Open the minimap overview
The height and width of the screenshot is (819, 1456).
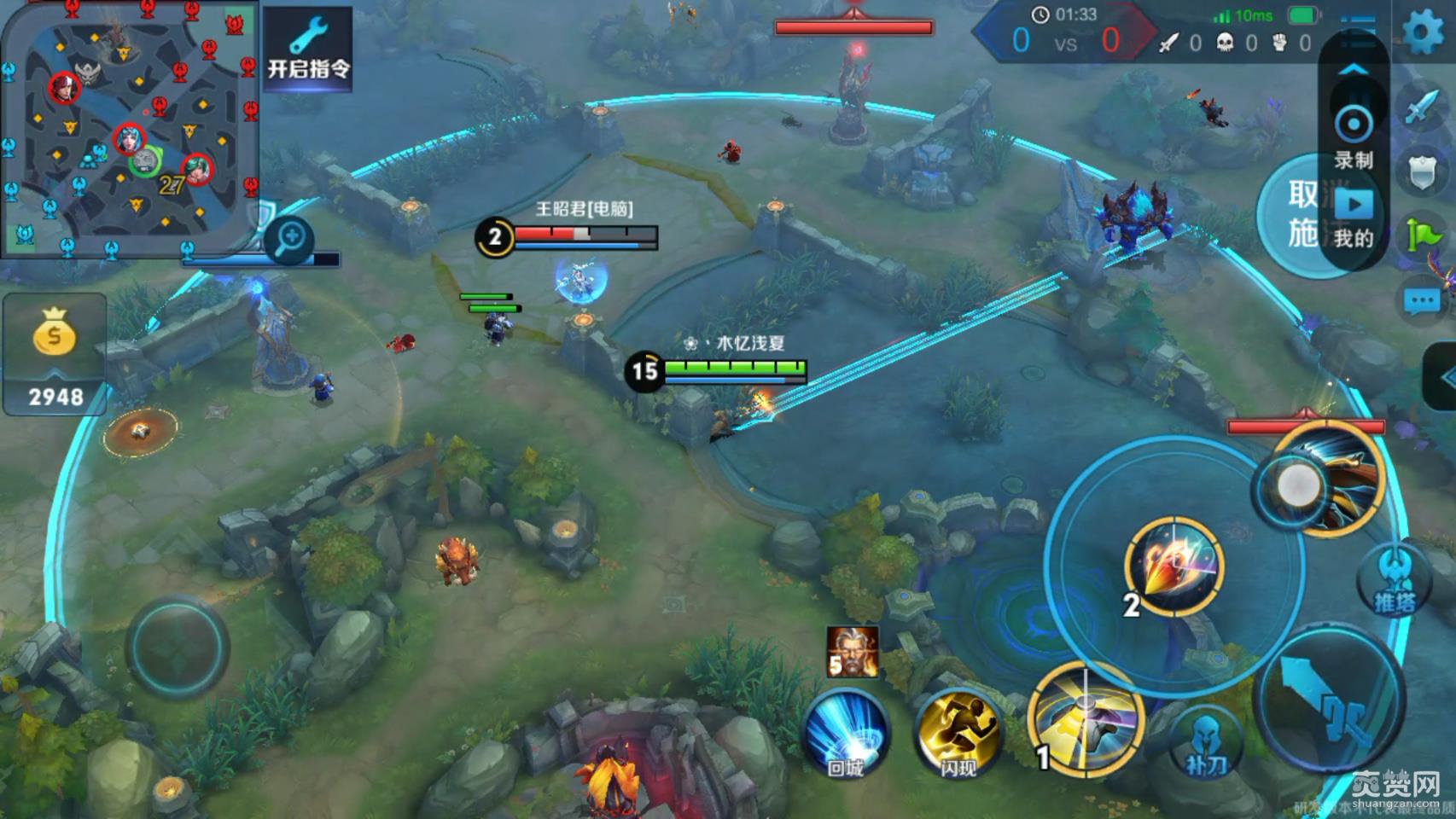click(x=130, y=130)
